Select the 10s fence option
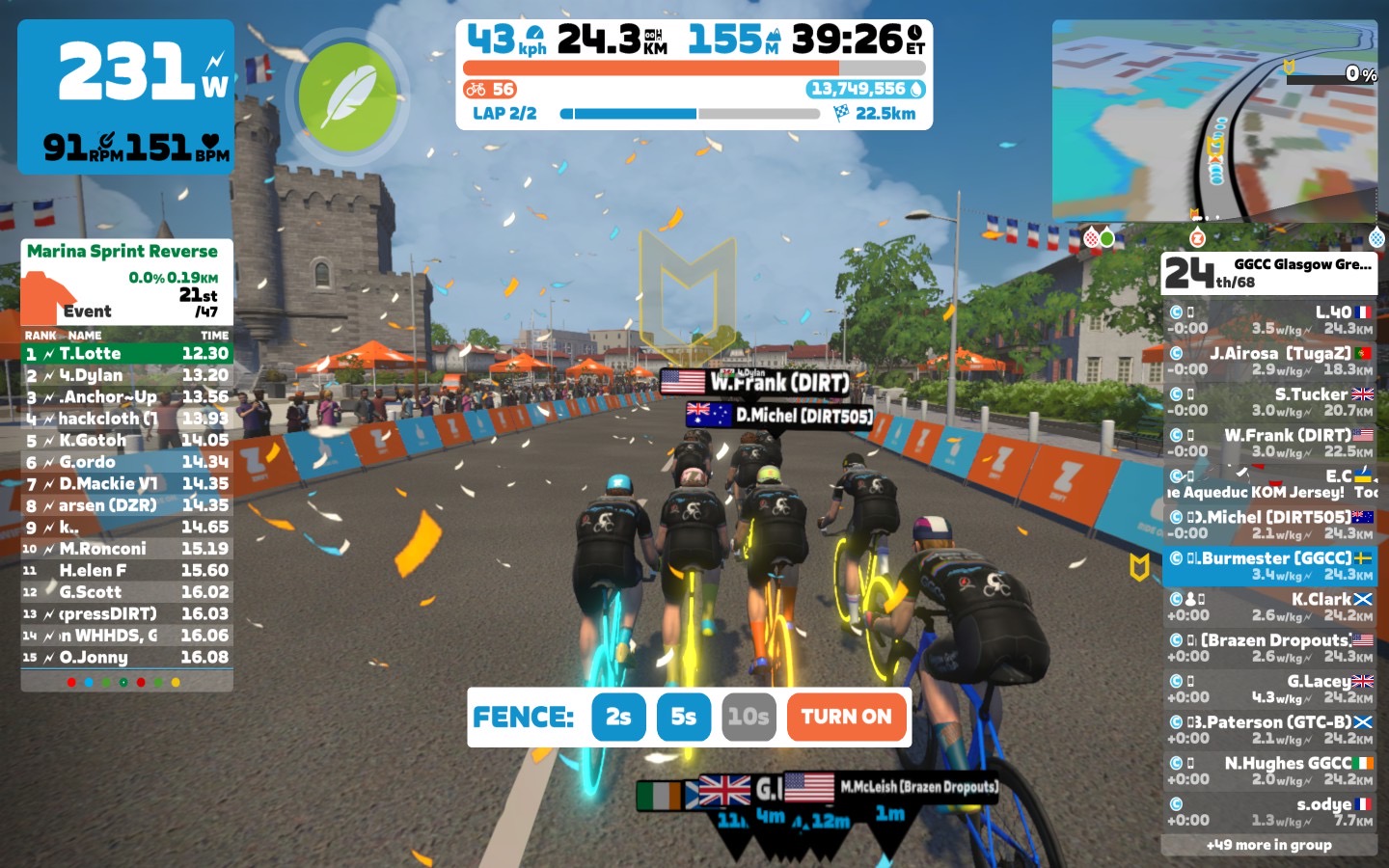The width and height of the screenshot is (1389, 868). click(749, 717)
